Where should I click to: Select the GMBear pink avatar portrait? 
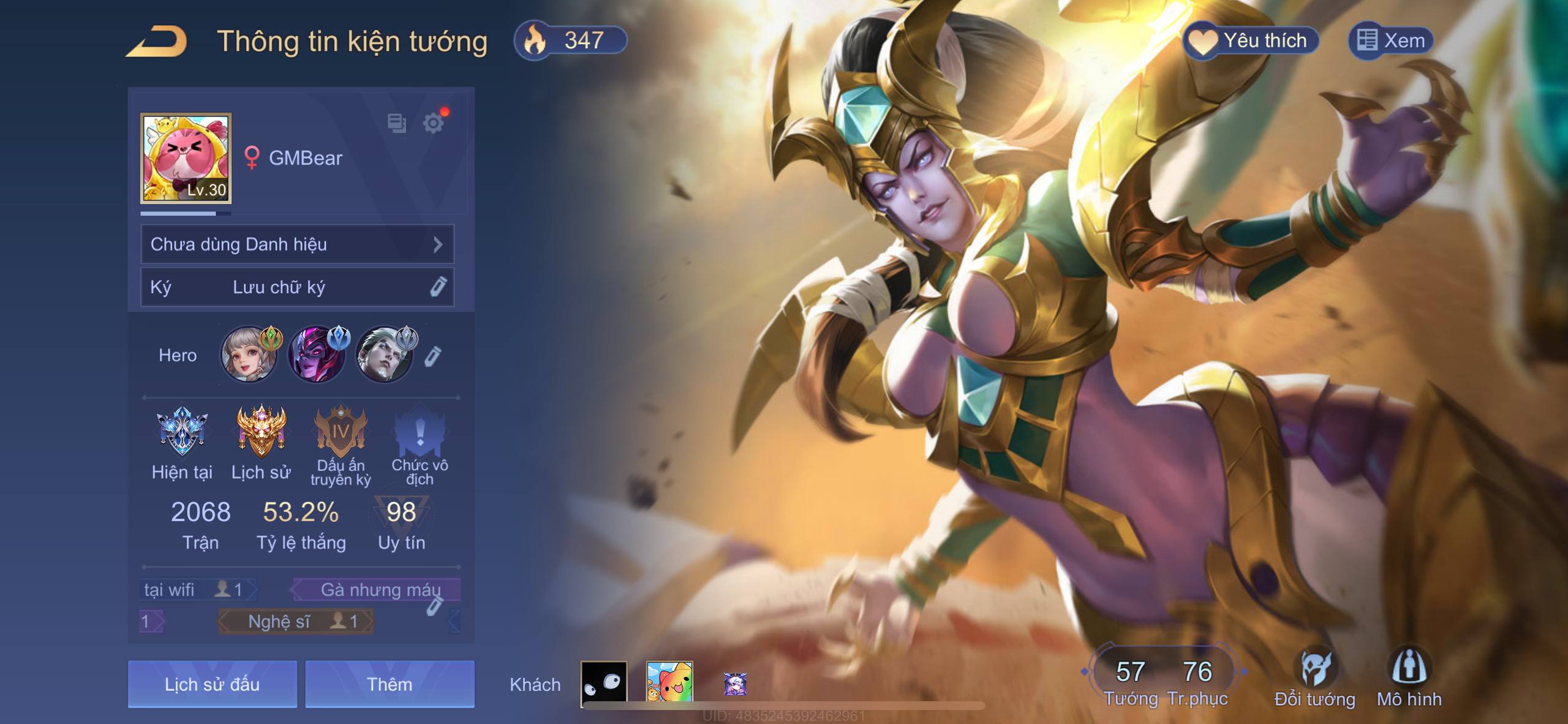[186, 158]
